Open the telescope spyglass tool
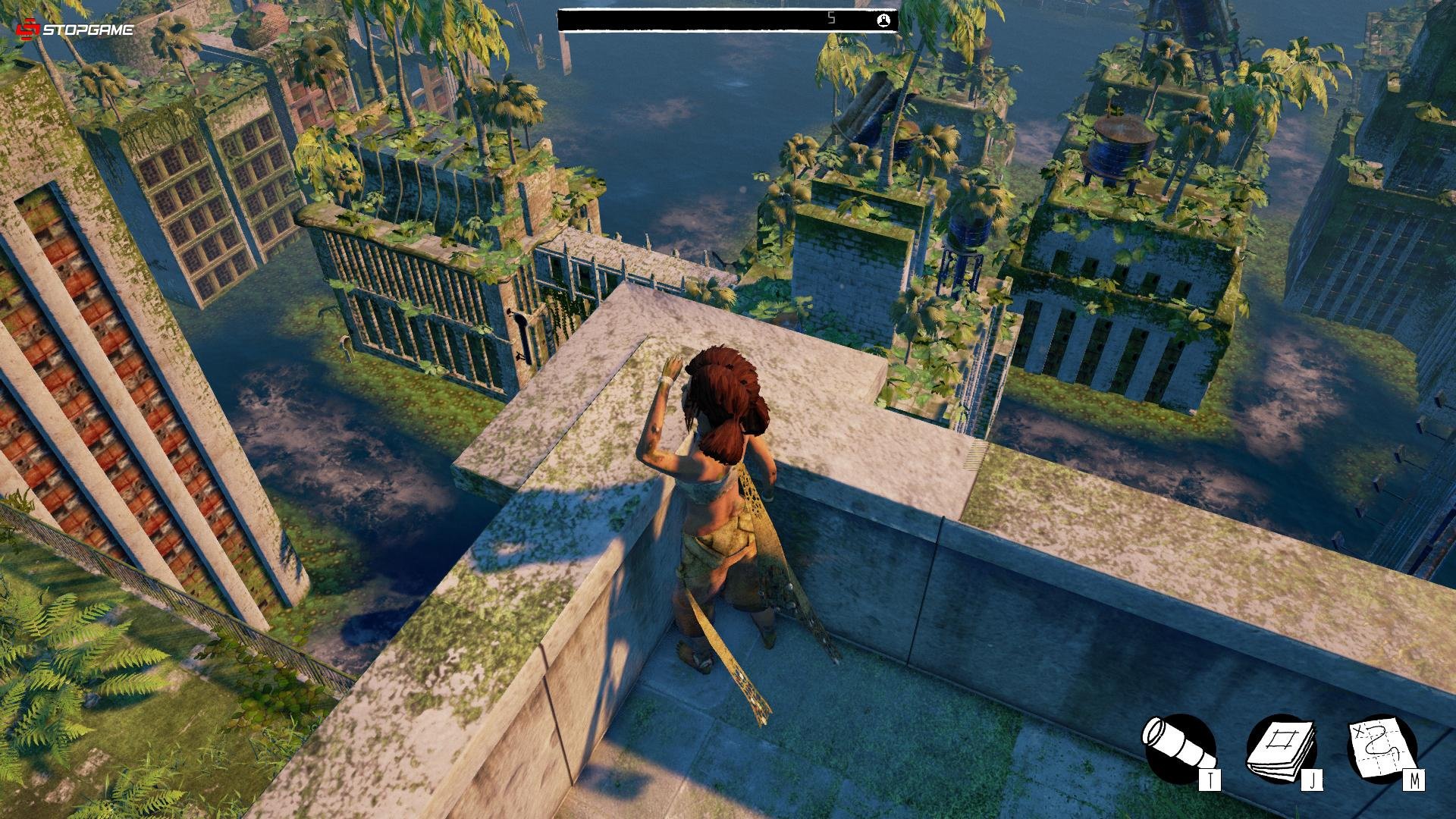Viewport: 1456px width, 819px height. [1179, 748]
